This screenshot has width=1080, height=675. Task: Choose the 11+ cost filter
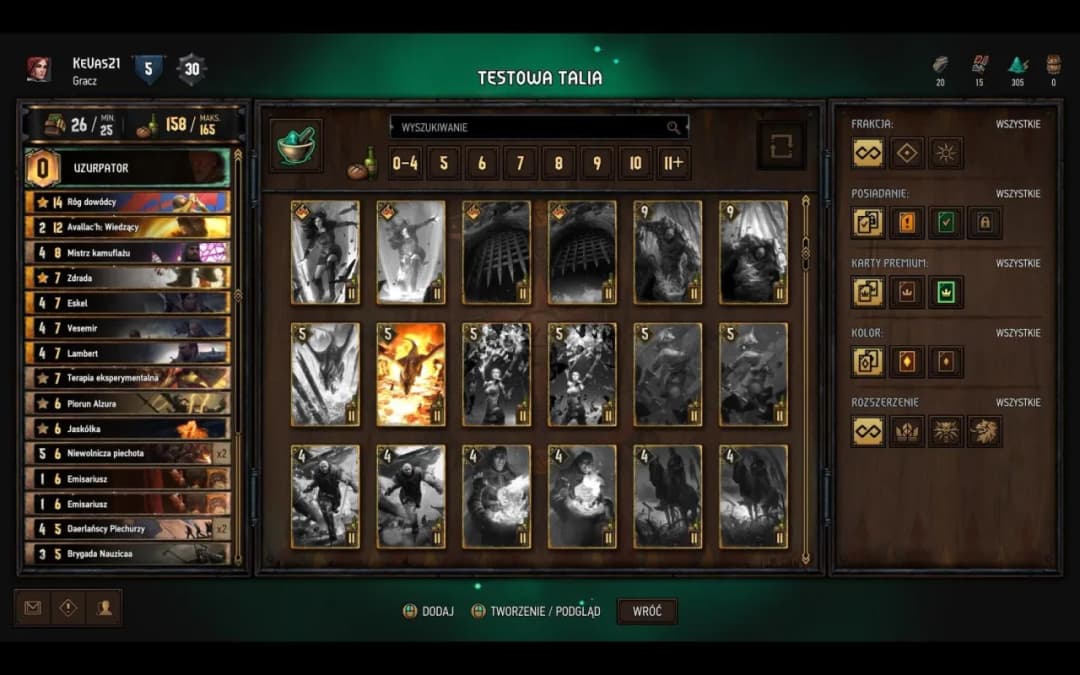(673, 163)
